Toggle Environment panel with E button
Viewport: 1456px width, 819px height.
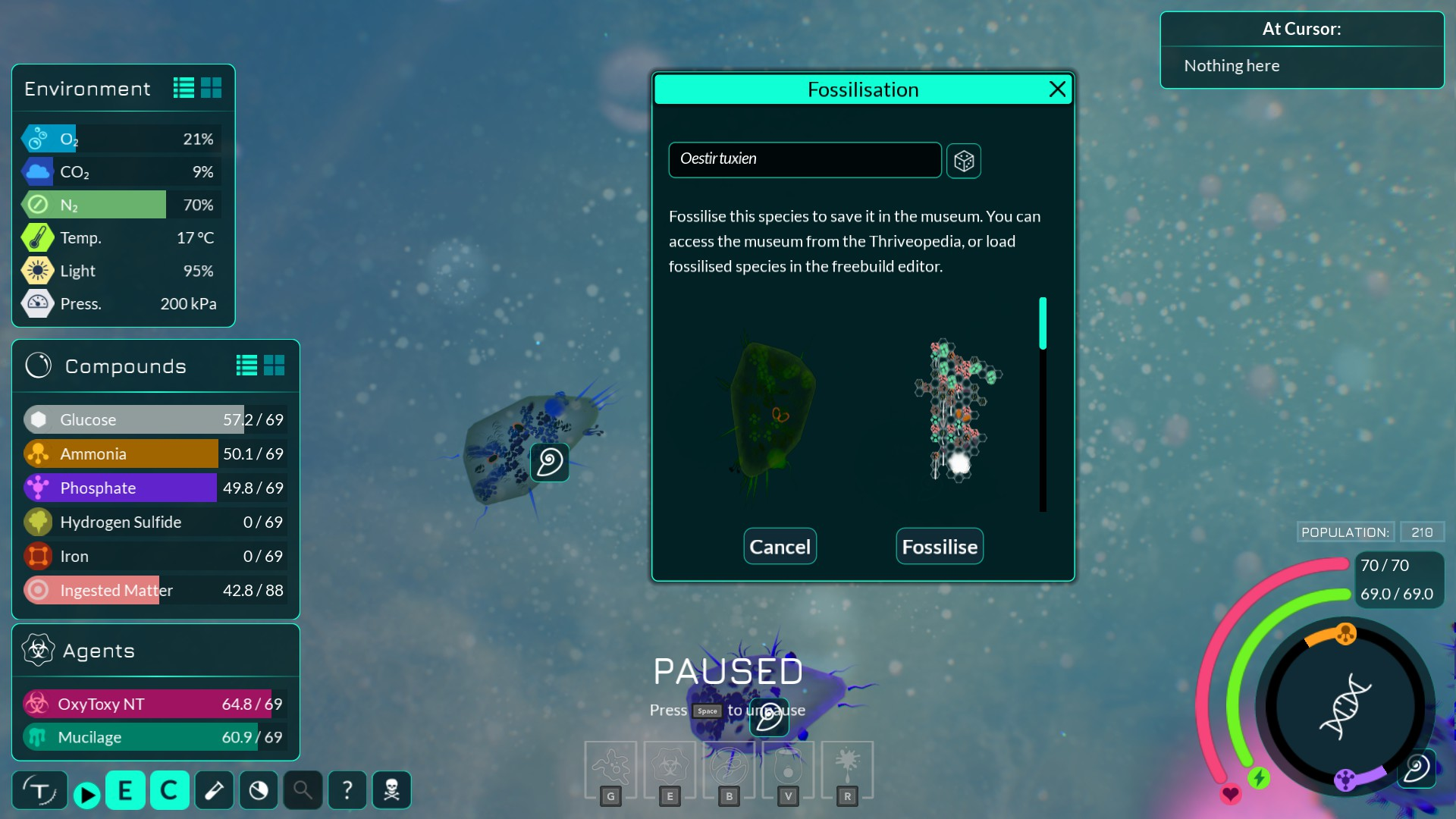[125, 791]
